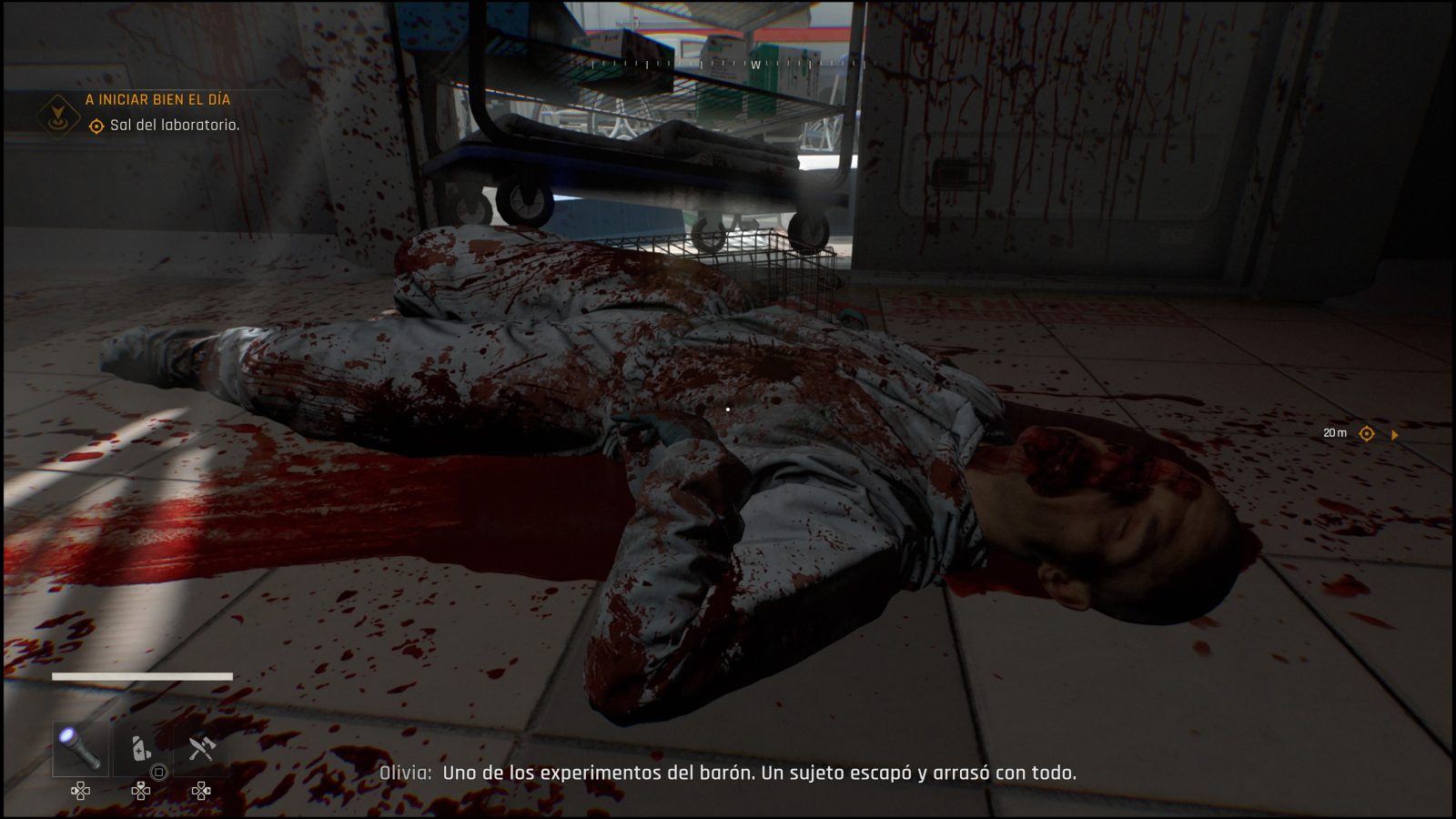Click the 'A iniciar bien el día' quest tracker

(157, 99)
